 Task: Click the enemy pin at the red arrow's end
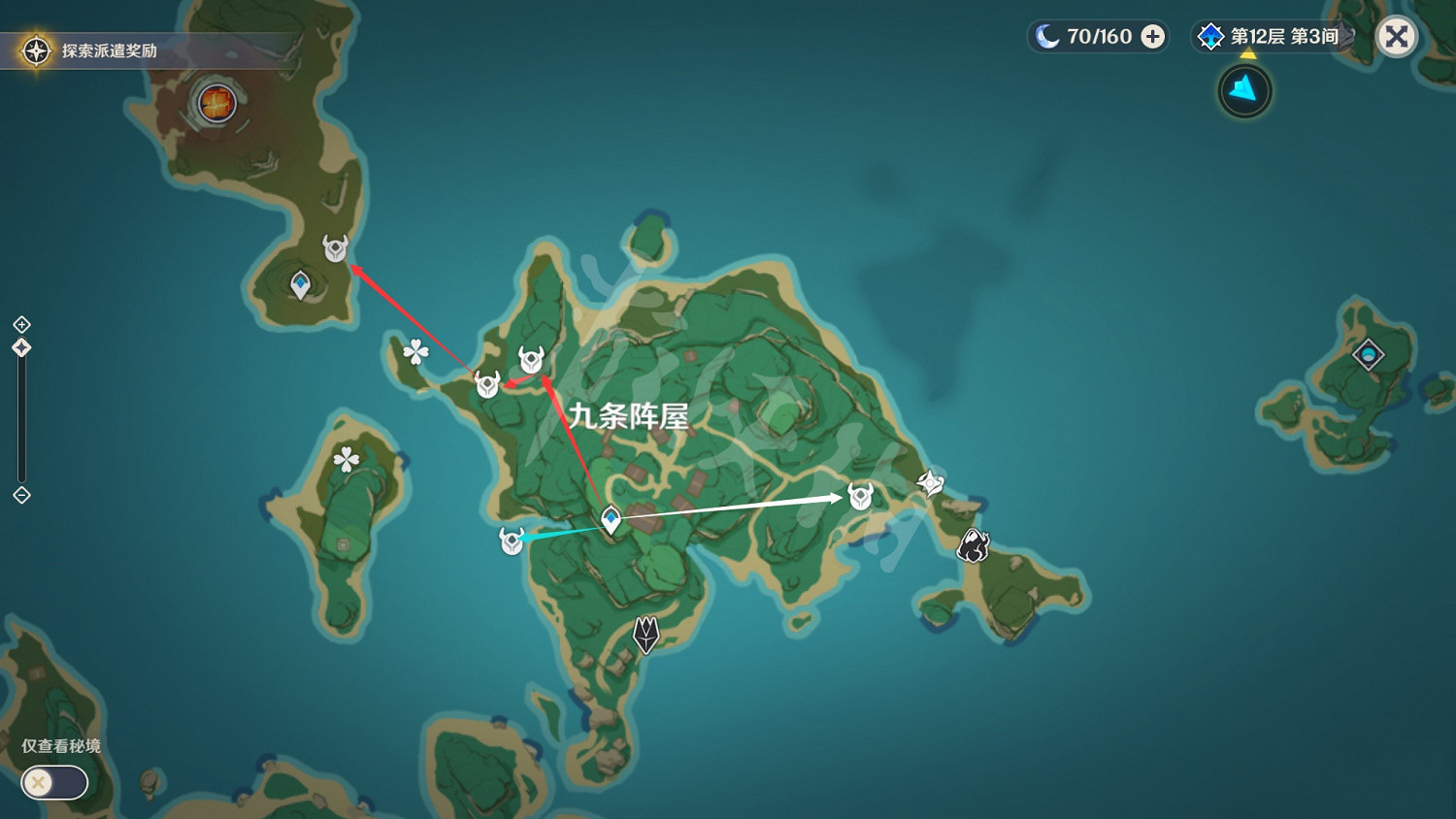pyautogui.click(x=336, y=248)
